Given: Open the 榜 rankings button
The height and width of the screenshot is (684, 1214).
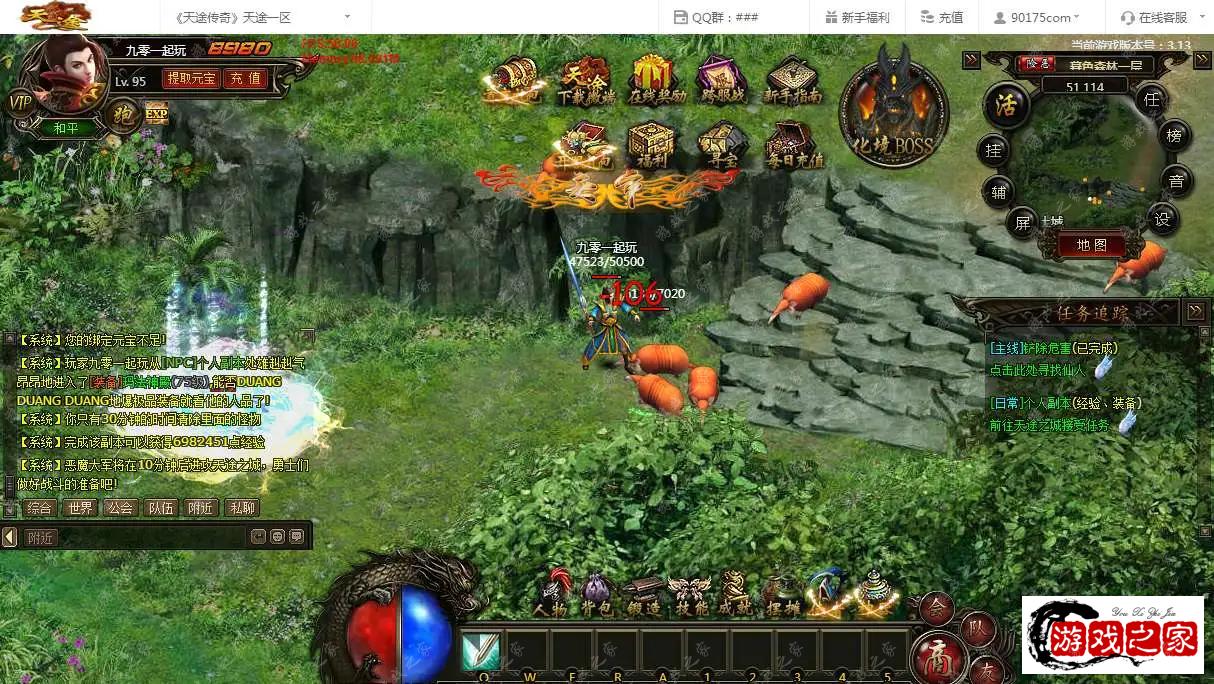Looking at the screenshot, I should (1174, 135).
